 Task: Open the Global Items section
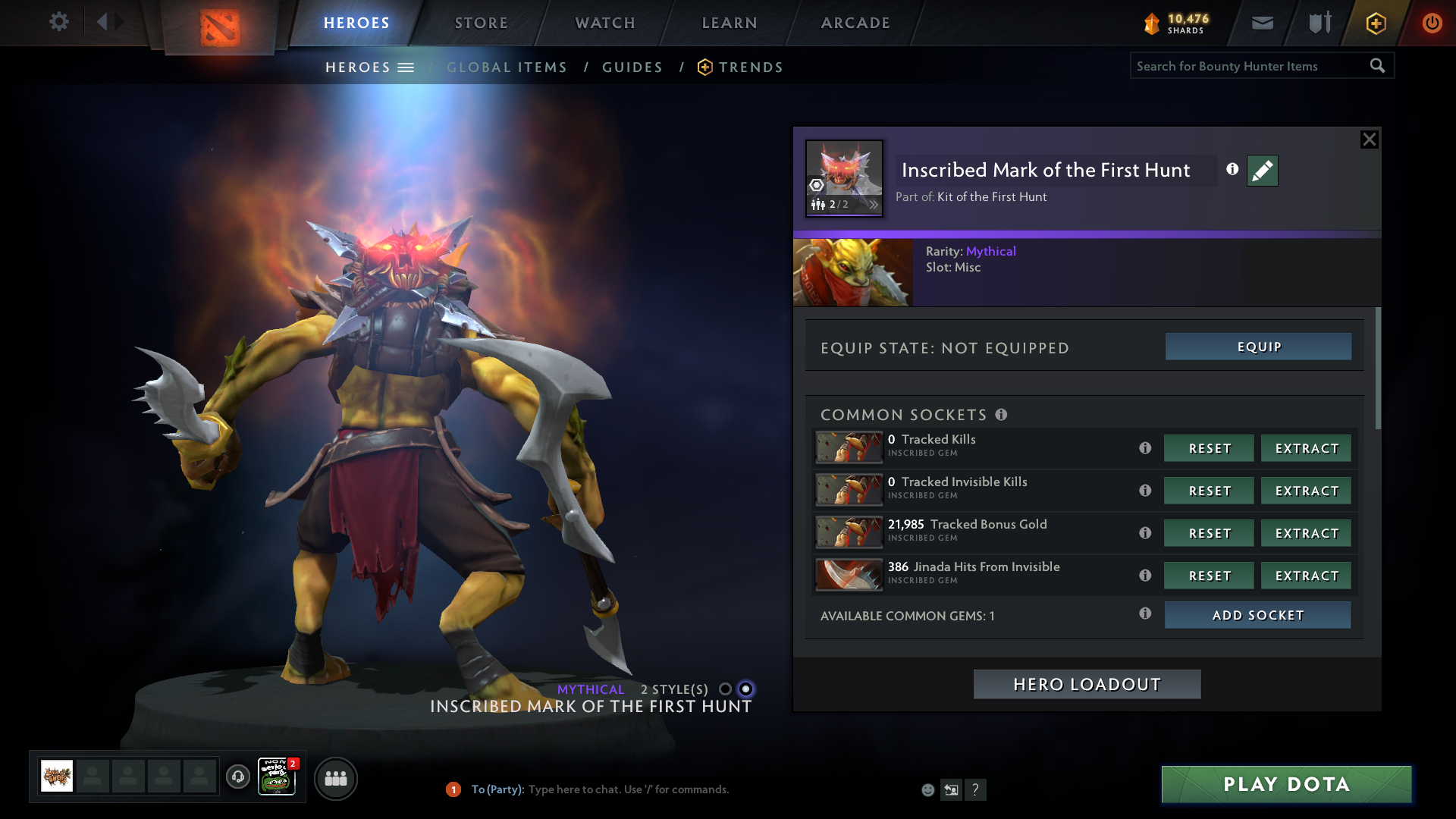pos(507,67)
